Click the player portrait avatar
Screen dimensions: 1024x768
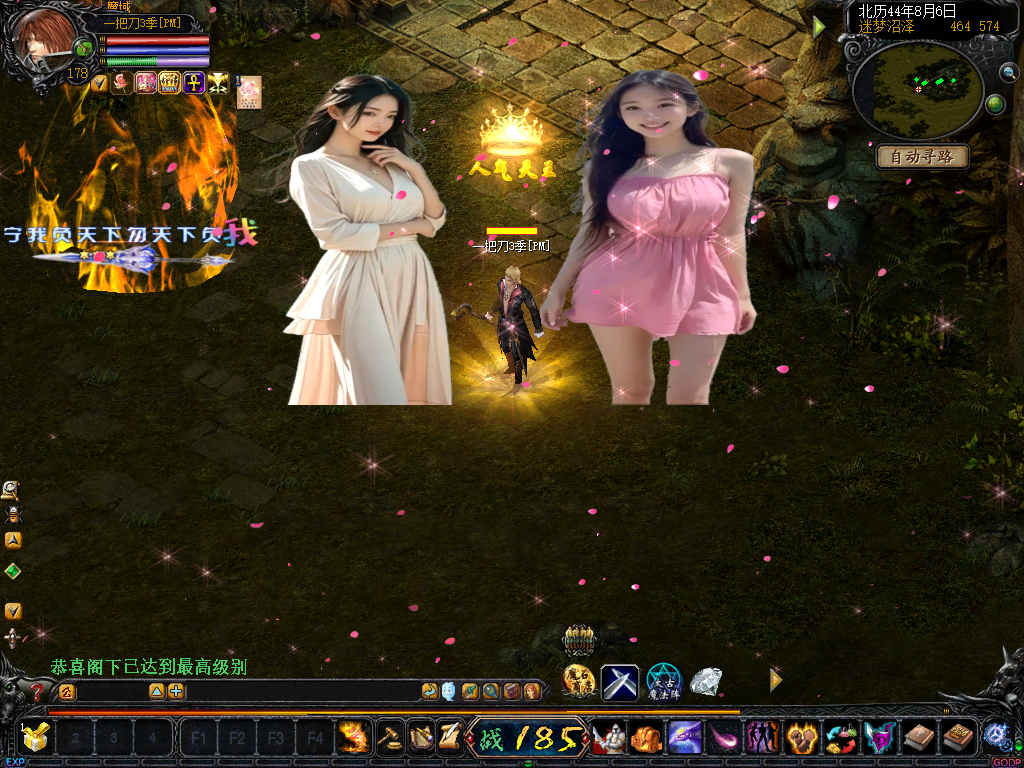pyautogui.click(x=44, y=39)
